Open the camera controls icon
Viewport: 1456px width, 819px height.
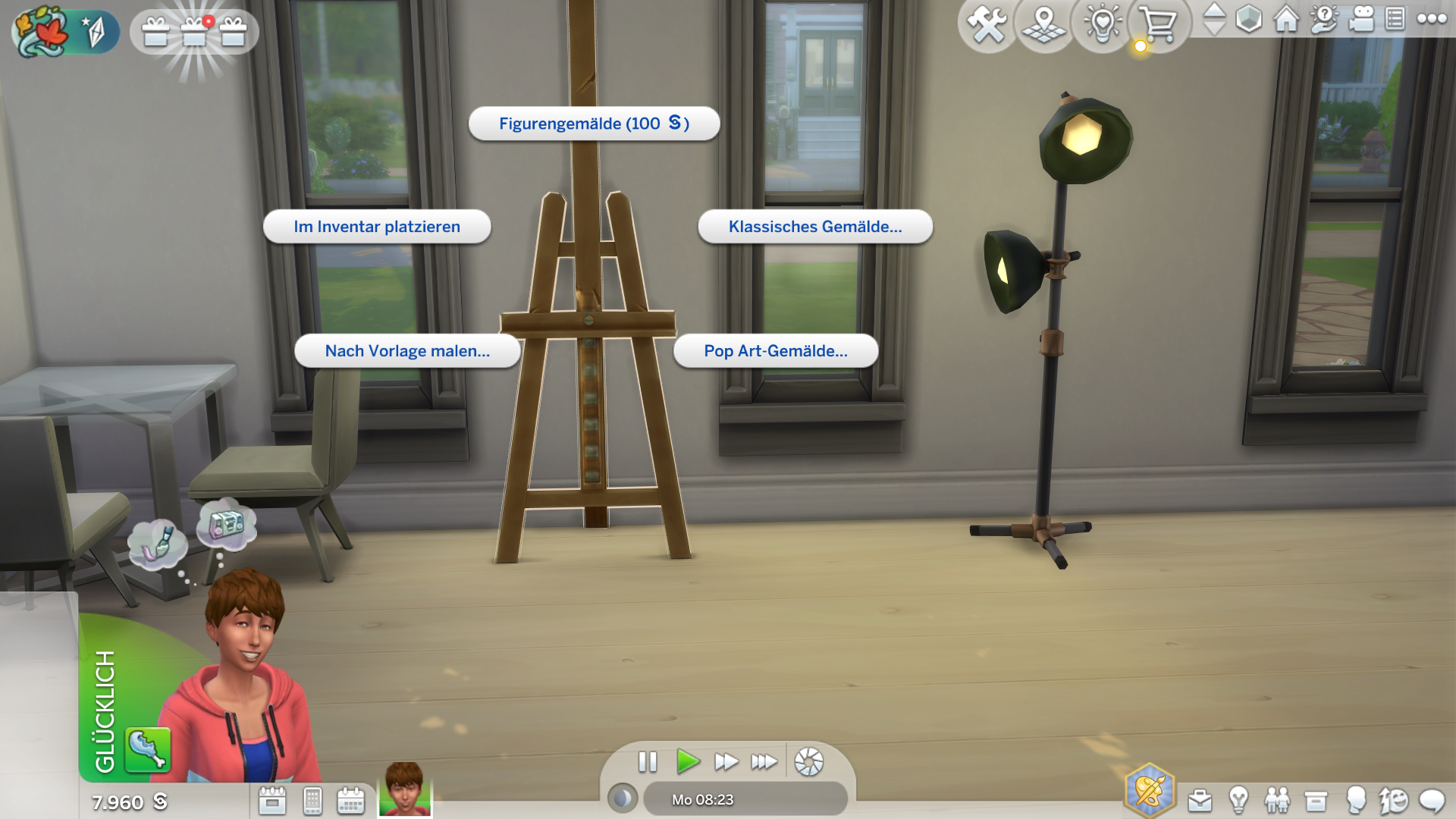click(1361, 19)
